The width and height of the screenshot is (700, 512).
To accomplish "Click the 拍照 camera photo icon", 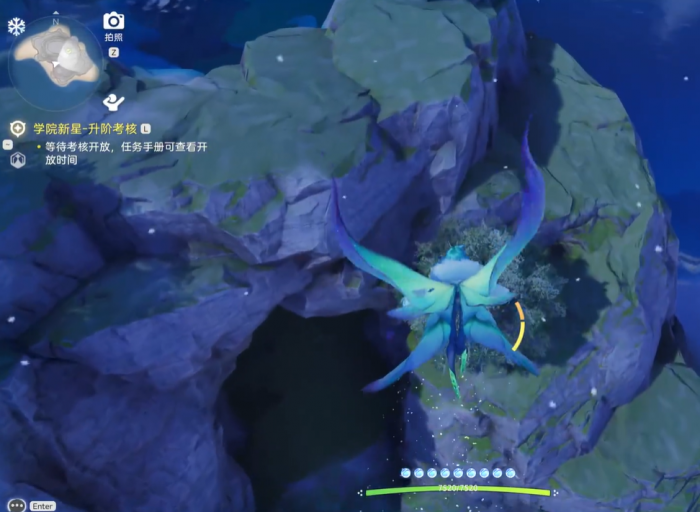I will (113, 21).
